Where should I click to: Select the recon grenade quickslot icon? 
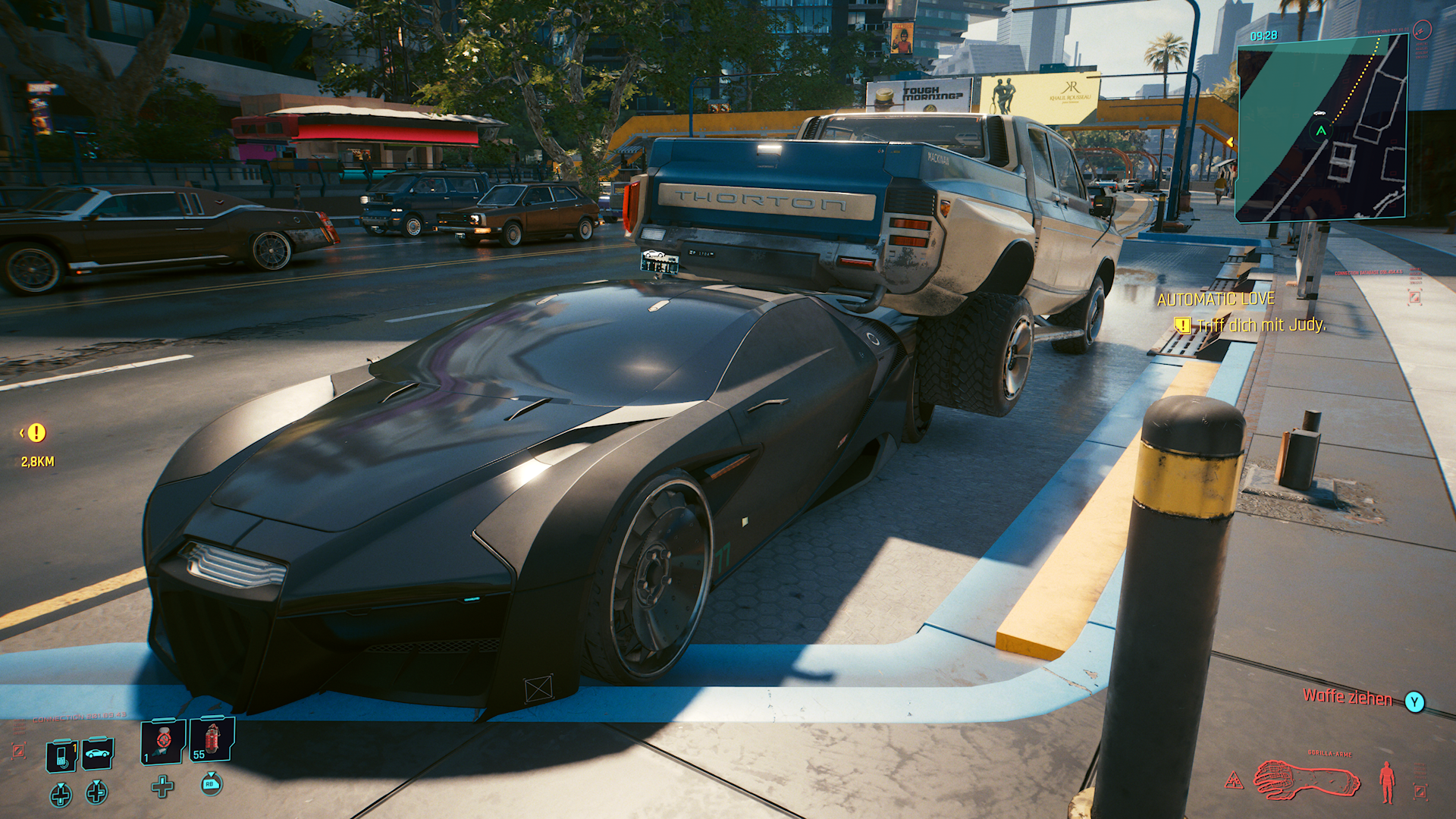(162, 744)
